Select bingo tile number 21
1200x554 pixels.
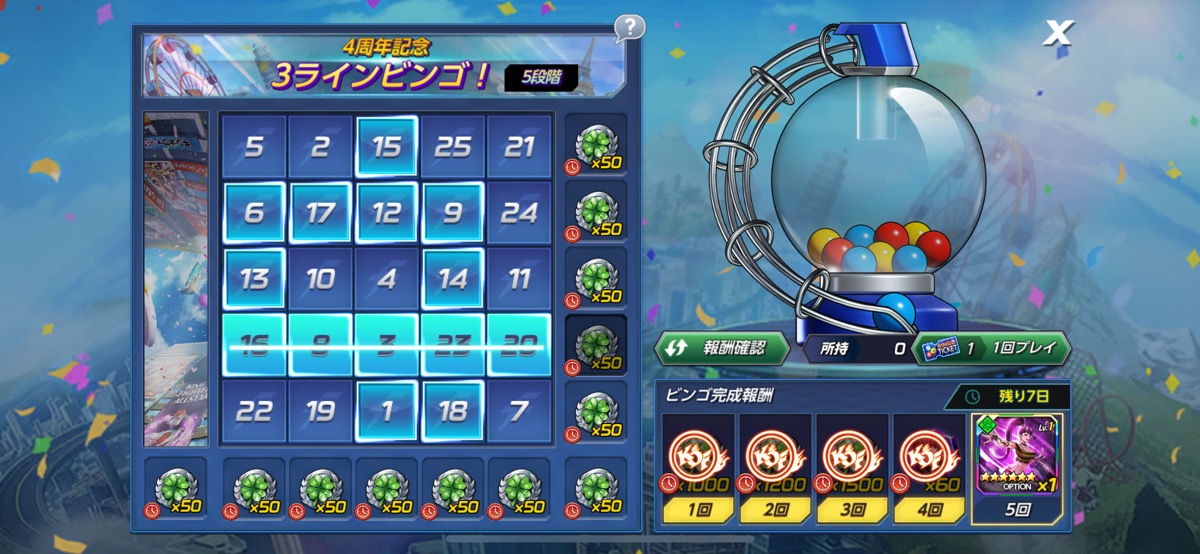(x=519, y=148)
